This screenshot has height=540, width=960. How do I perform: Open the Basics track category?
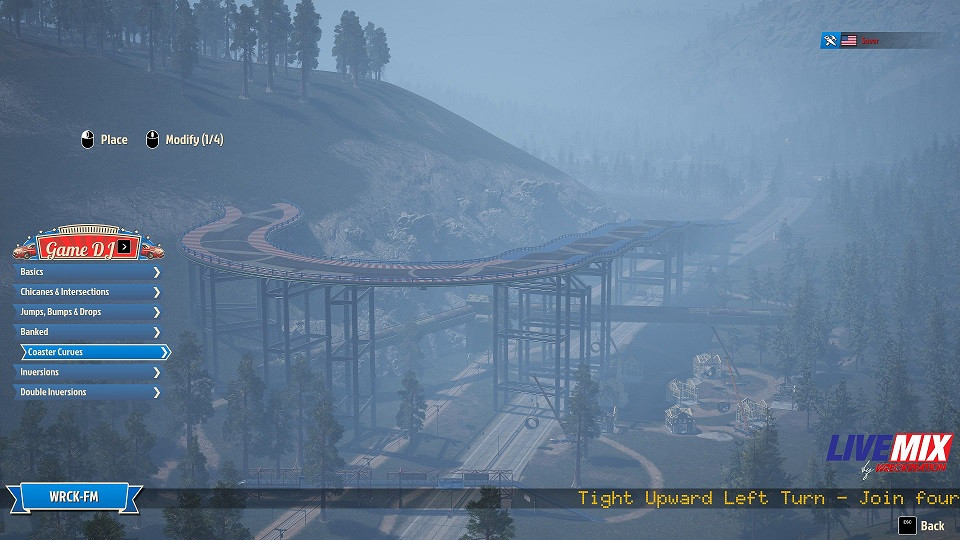click(87, 272)
